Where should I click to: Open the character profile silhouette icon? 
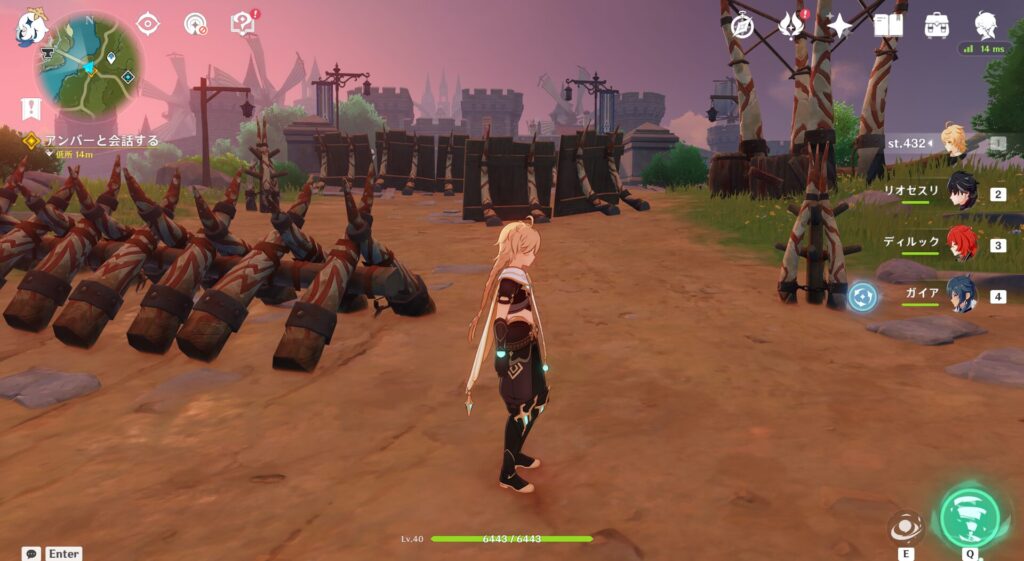[987, 25]
